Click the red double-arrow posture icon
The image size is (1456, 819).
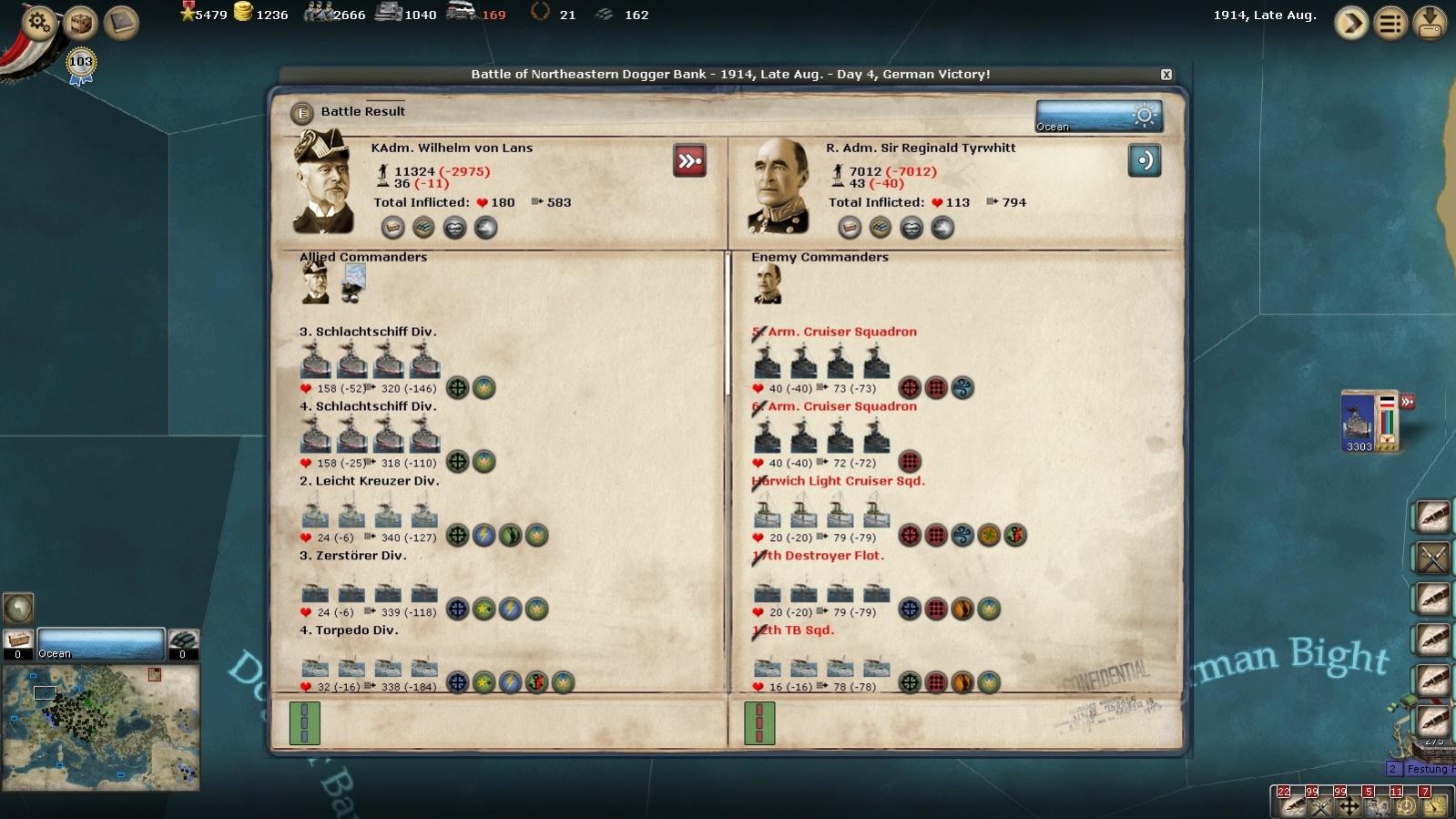pos(689,161)
